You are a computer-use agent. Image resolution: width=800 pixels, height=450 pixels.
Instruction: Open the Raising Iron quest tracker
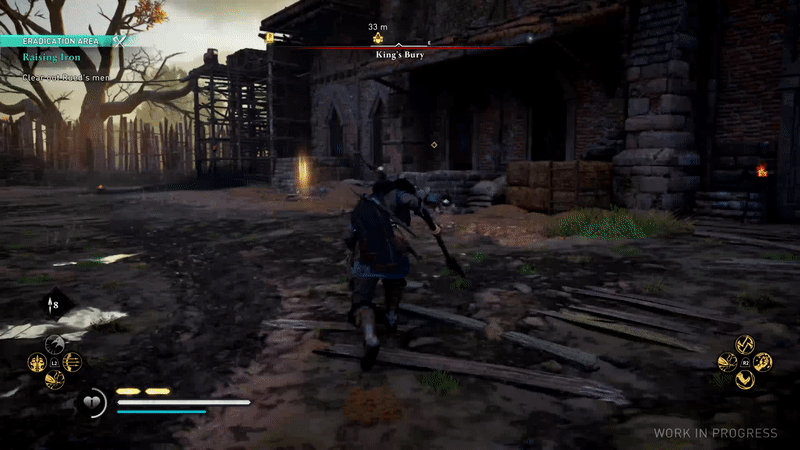coord(52,58)
